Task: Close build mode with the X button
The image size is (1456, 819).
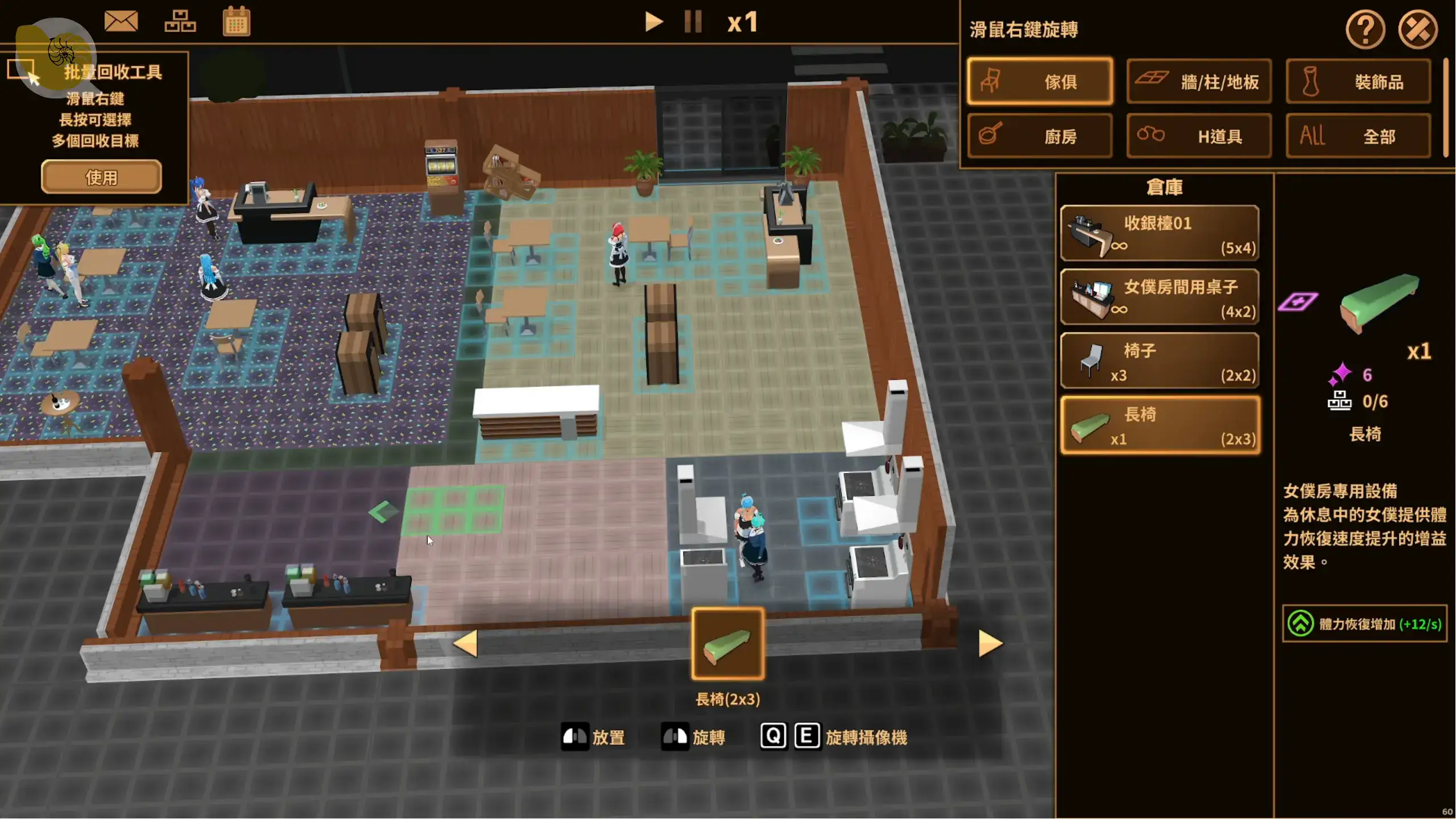Action: pos(1418,29)
